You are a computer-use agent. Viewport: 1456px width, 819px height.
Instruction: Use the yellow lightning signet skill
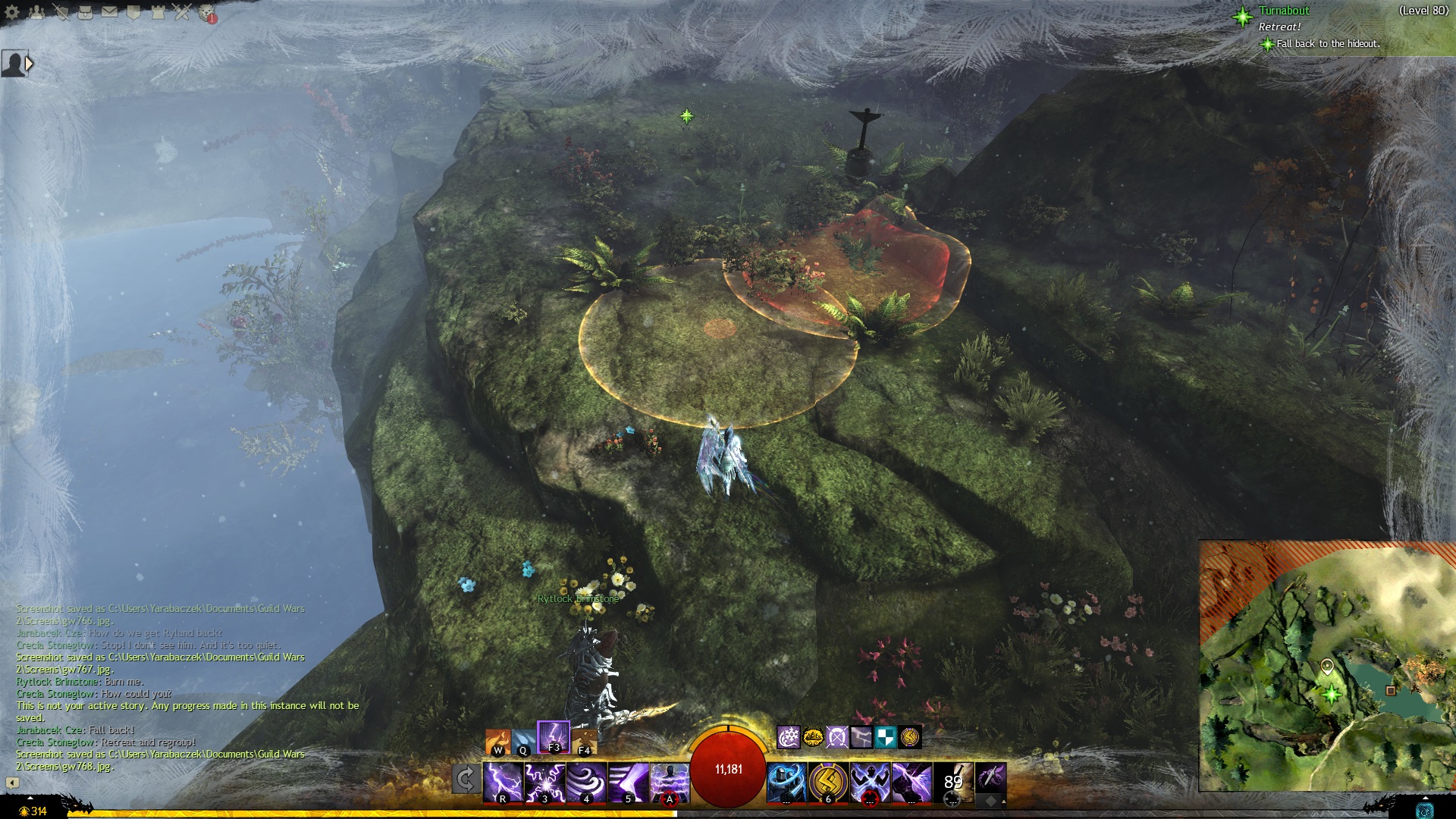tap(827, 782)
